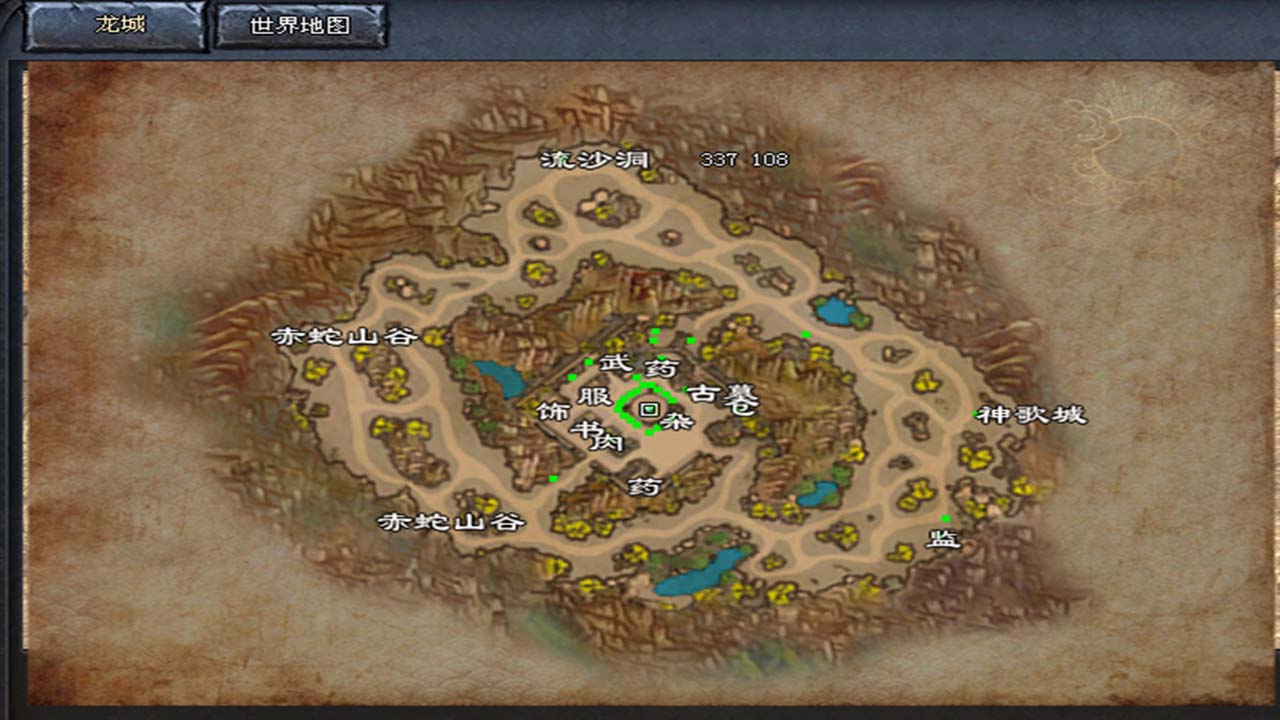Select the 饰 accessory shop marker

click(x=551, y=412)
